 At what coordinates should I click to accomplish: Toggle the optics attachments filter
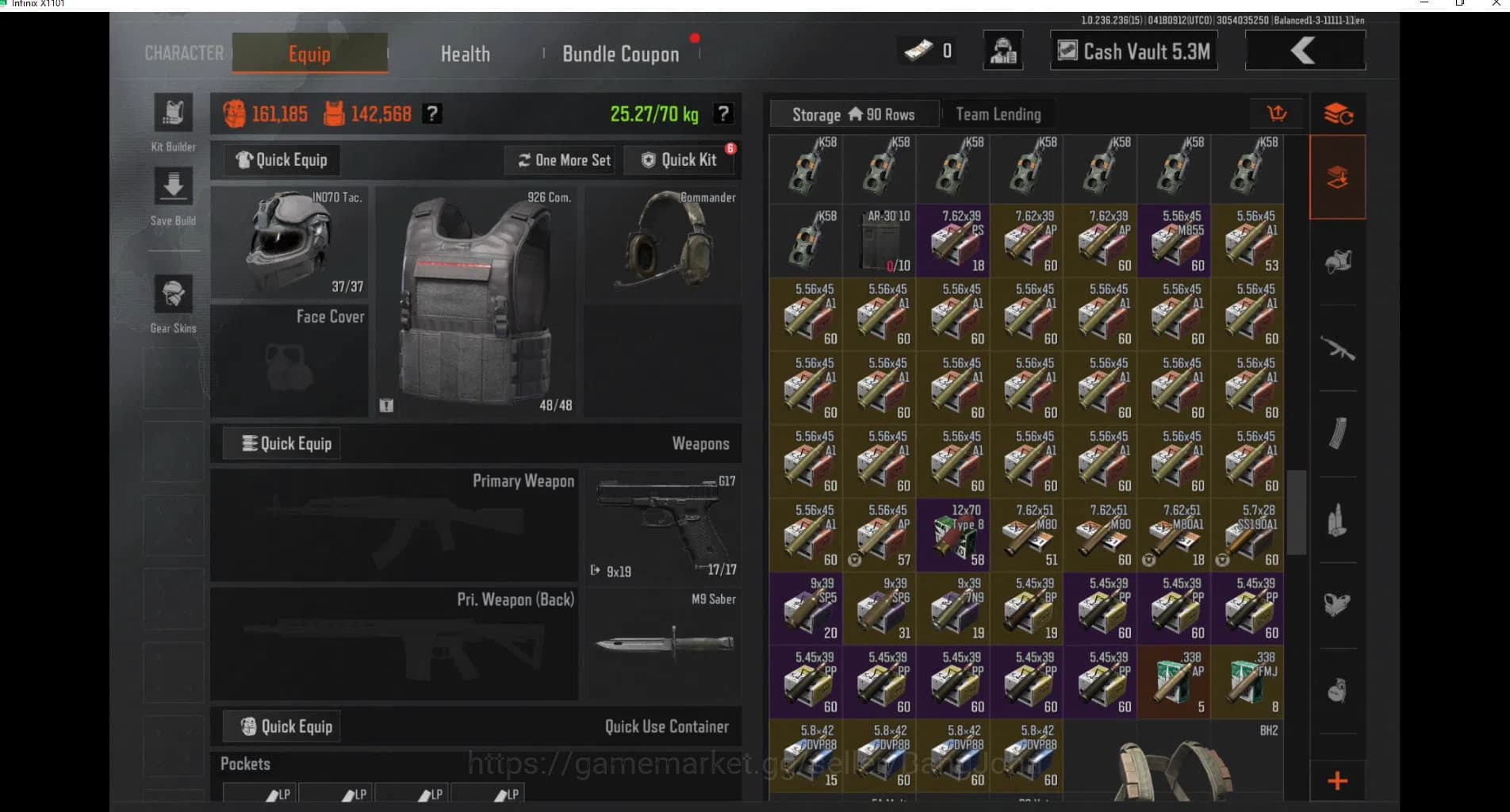(x=1337, y=603)
